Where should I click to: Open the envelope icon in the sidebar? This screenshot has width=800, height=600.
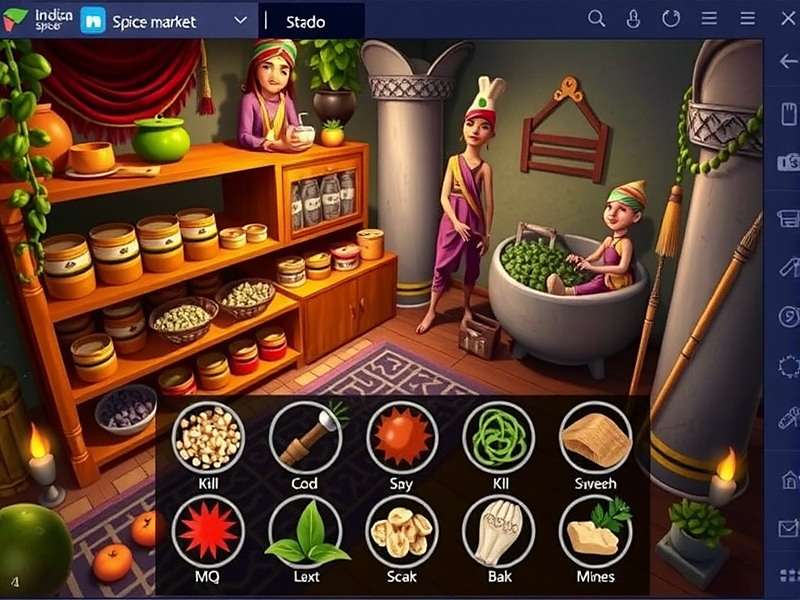[787, 527]
